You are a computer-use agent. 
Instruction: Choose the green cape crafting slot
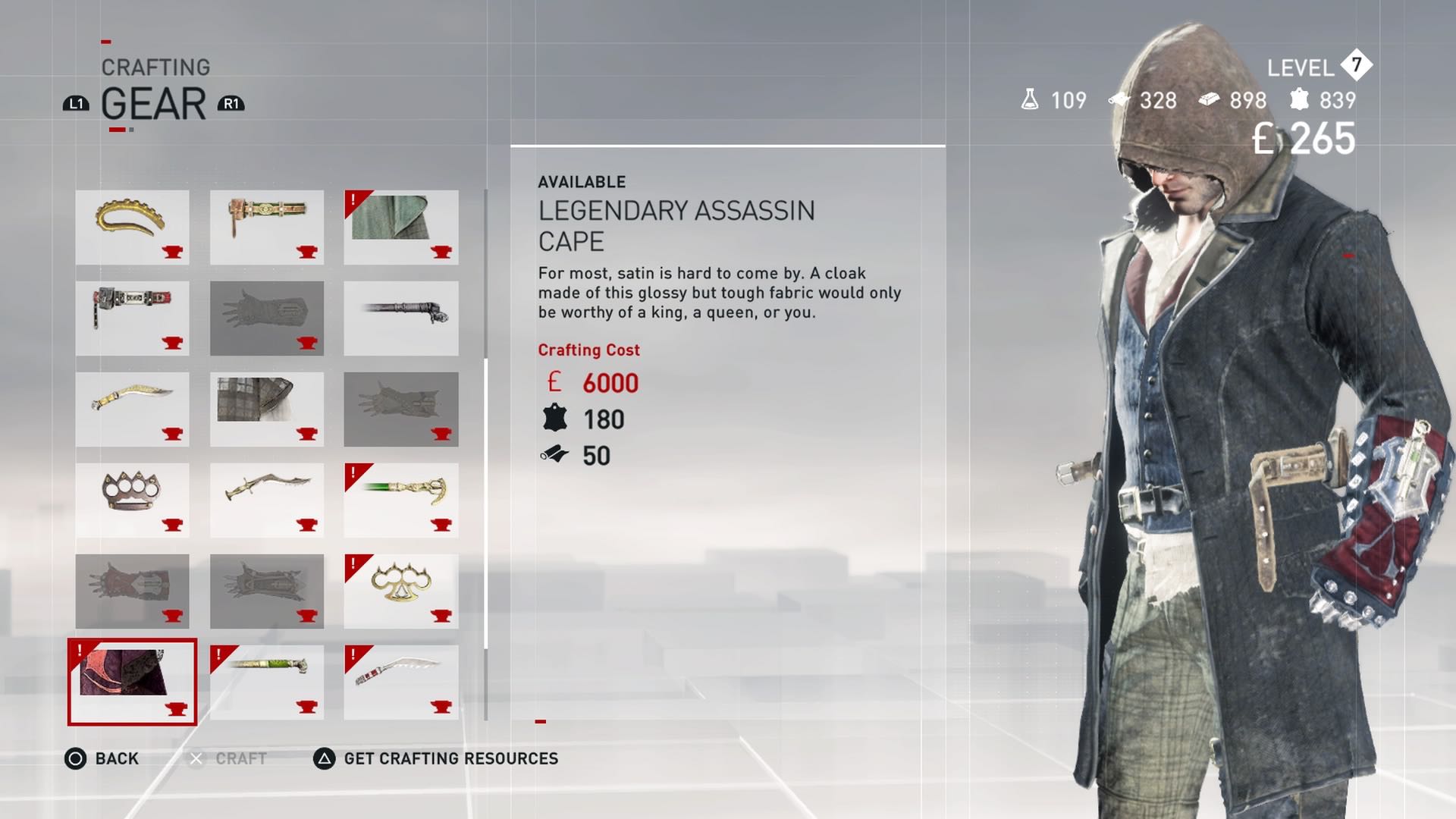tap(400, 227)
